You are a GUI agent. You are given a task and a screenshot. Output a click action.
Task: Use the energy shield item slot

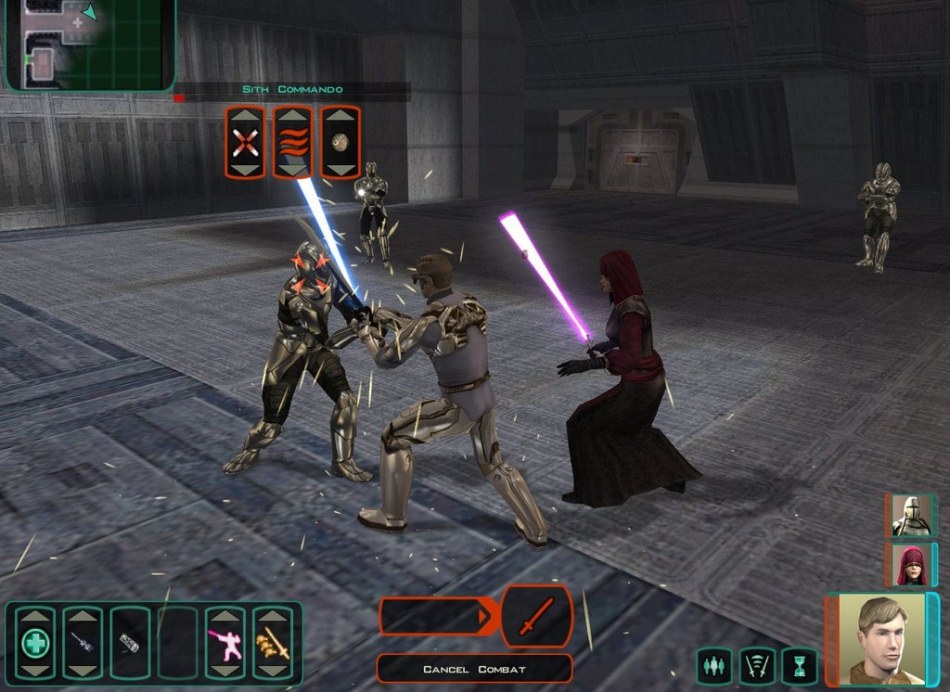tap(129, 641)
